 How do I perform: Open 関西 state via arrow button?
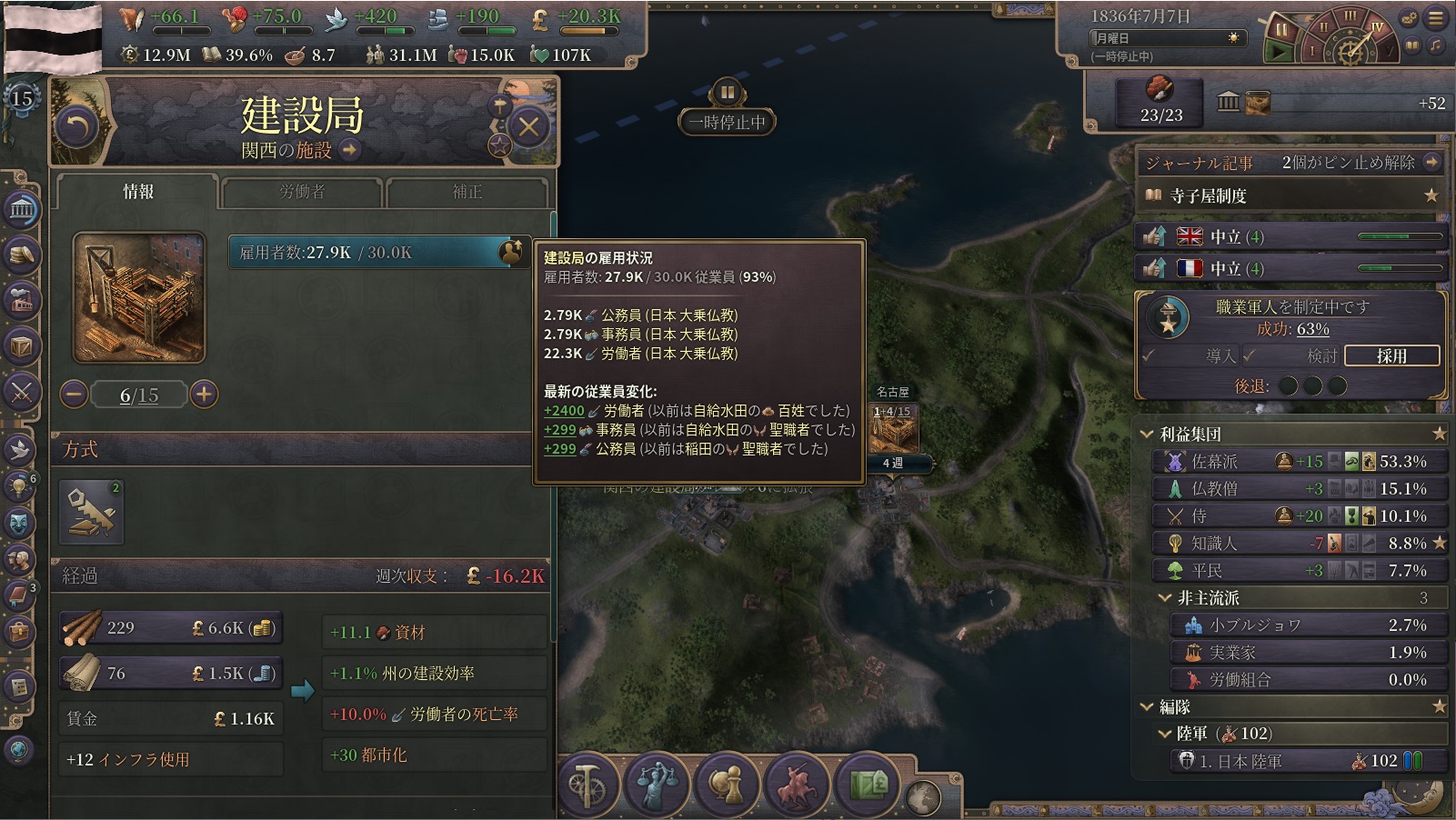[x=350, y=150]
